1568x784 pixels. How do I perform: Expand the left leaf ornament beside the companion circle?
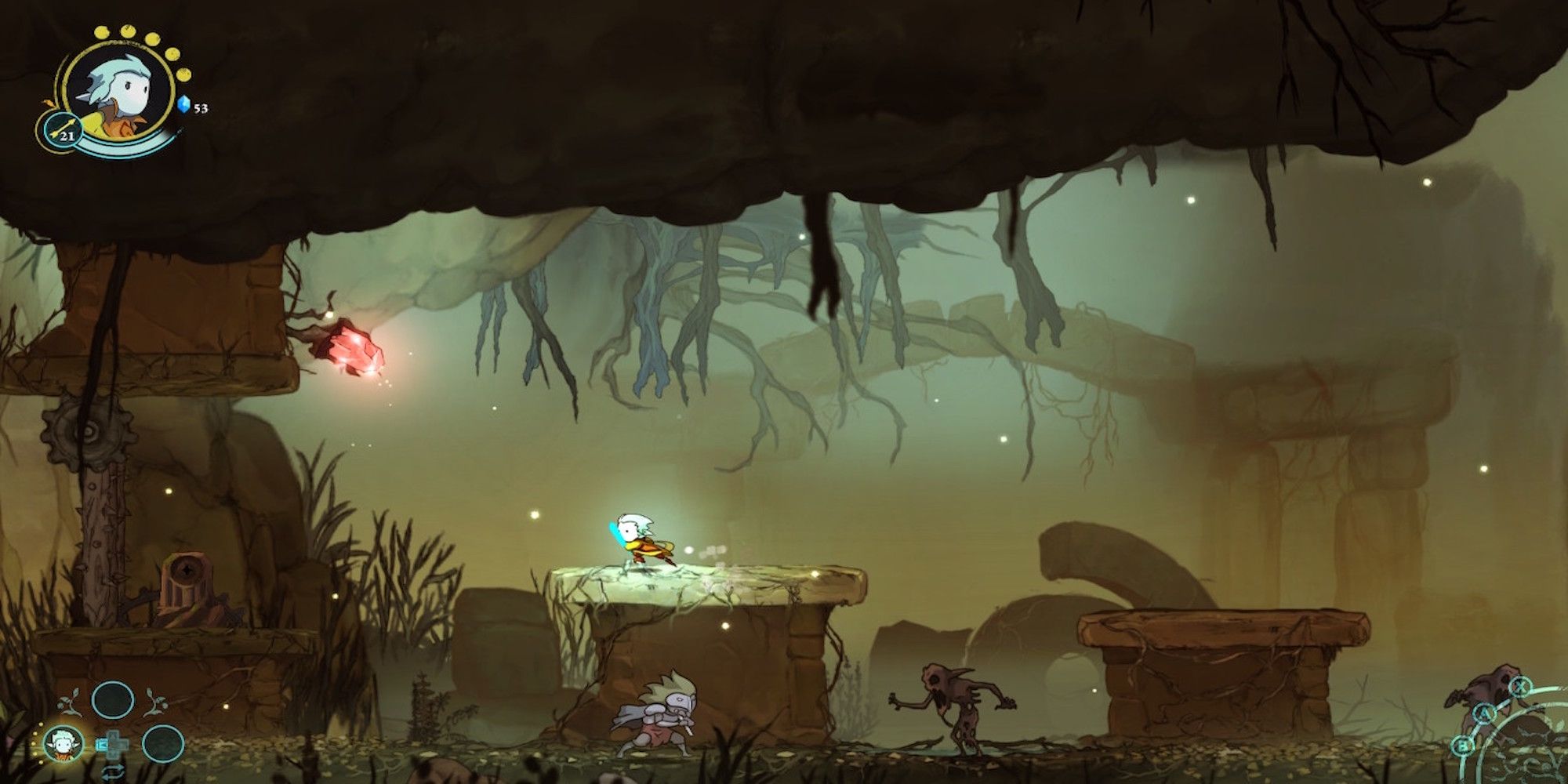(x=69, y=702)
